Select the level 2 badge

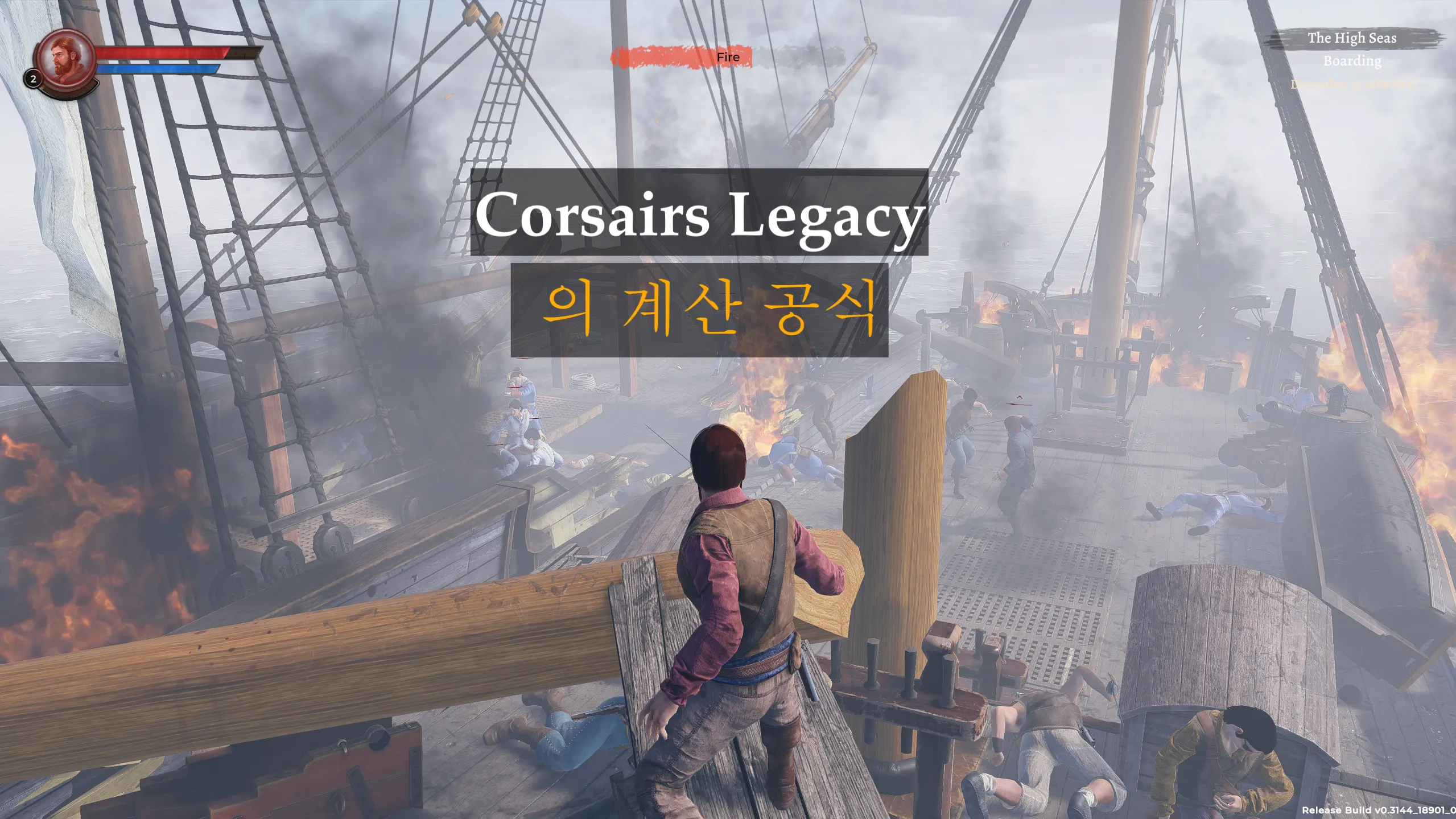[x=33, y=80]
